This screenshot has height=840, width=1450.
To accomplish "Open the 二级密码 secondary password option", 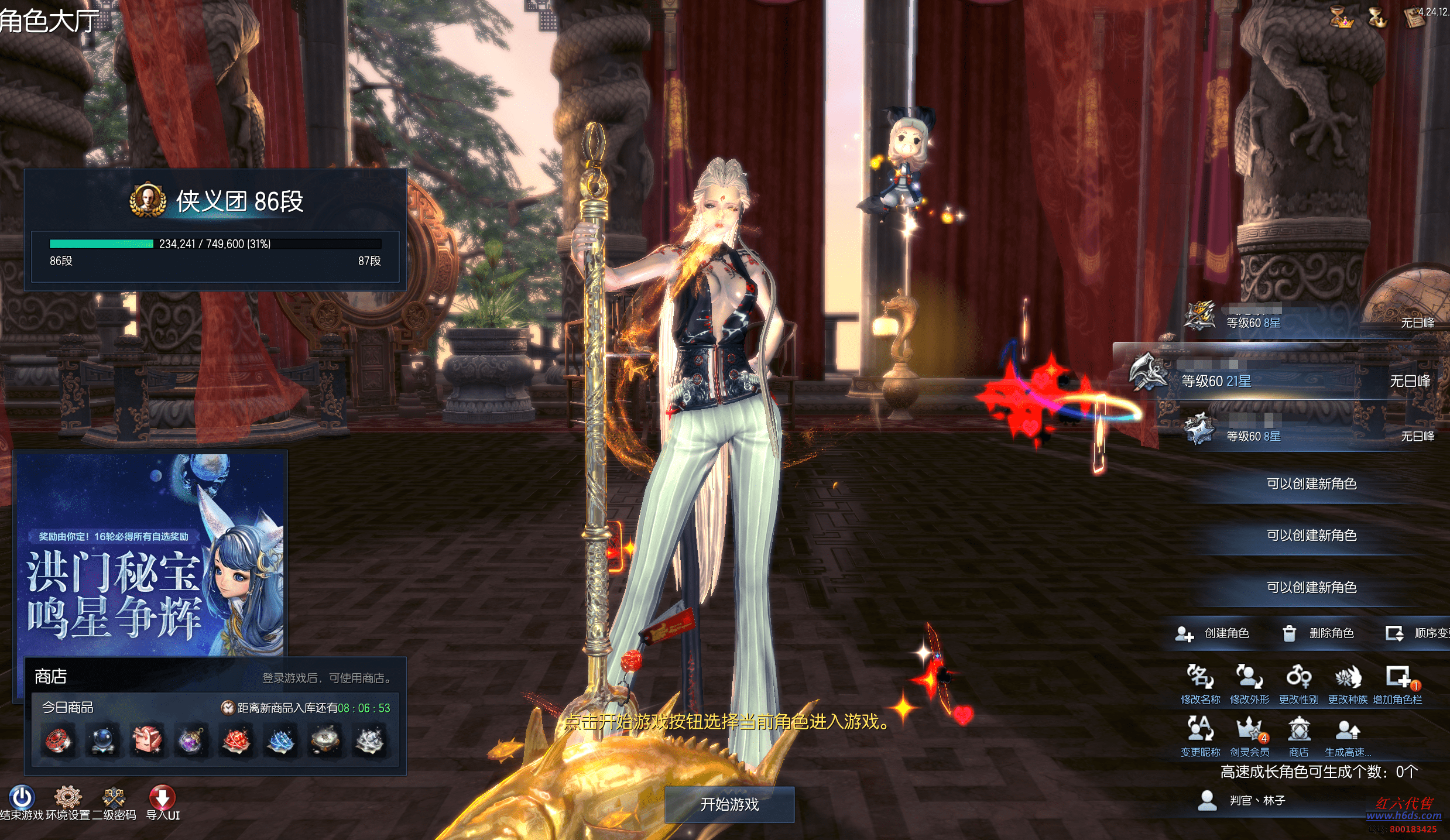I will [114, 798].
